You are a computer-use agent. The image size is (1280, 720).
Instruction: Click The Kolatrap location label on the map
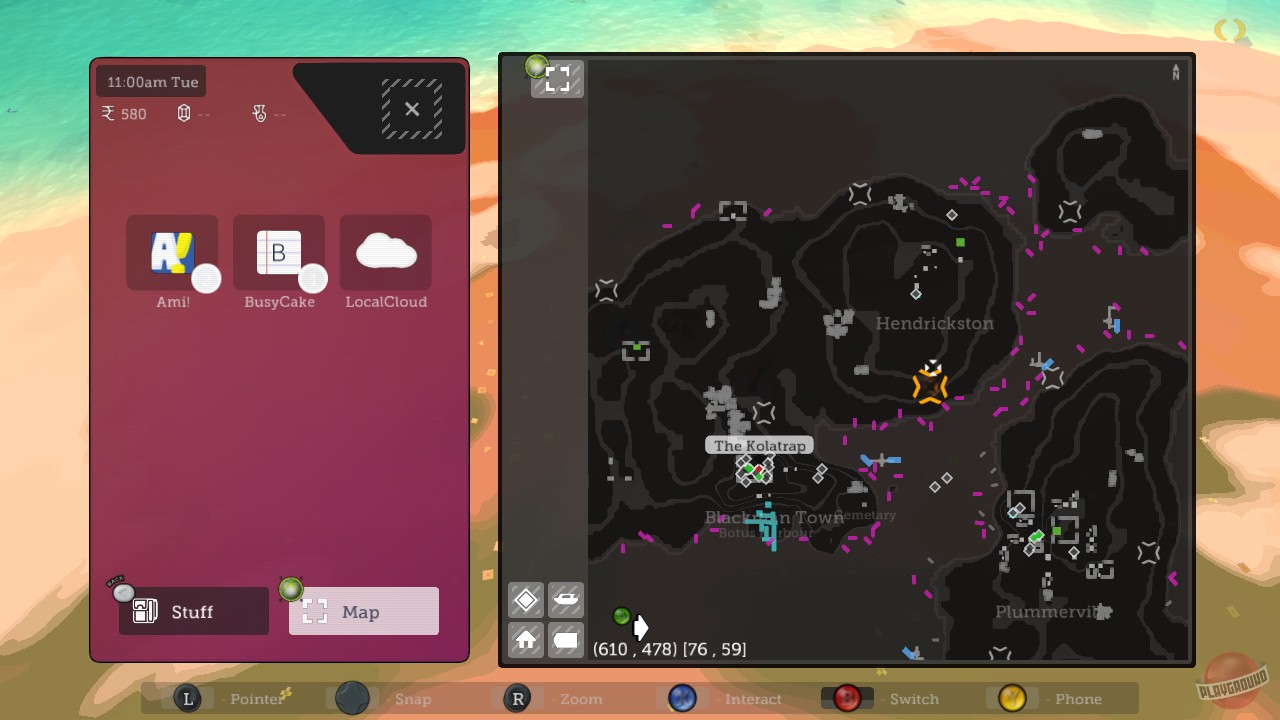(760, 445)
